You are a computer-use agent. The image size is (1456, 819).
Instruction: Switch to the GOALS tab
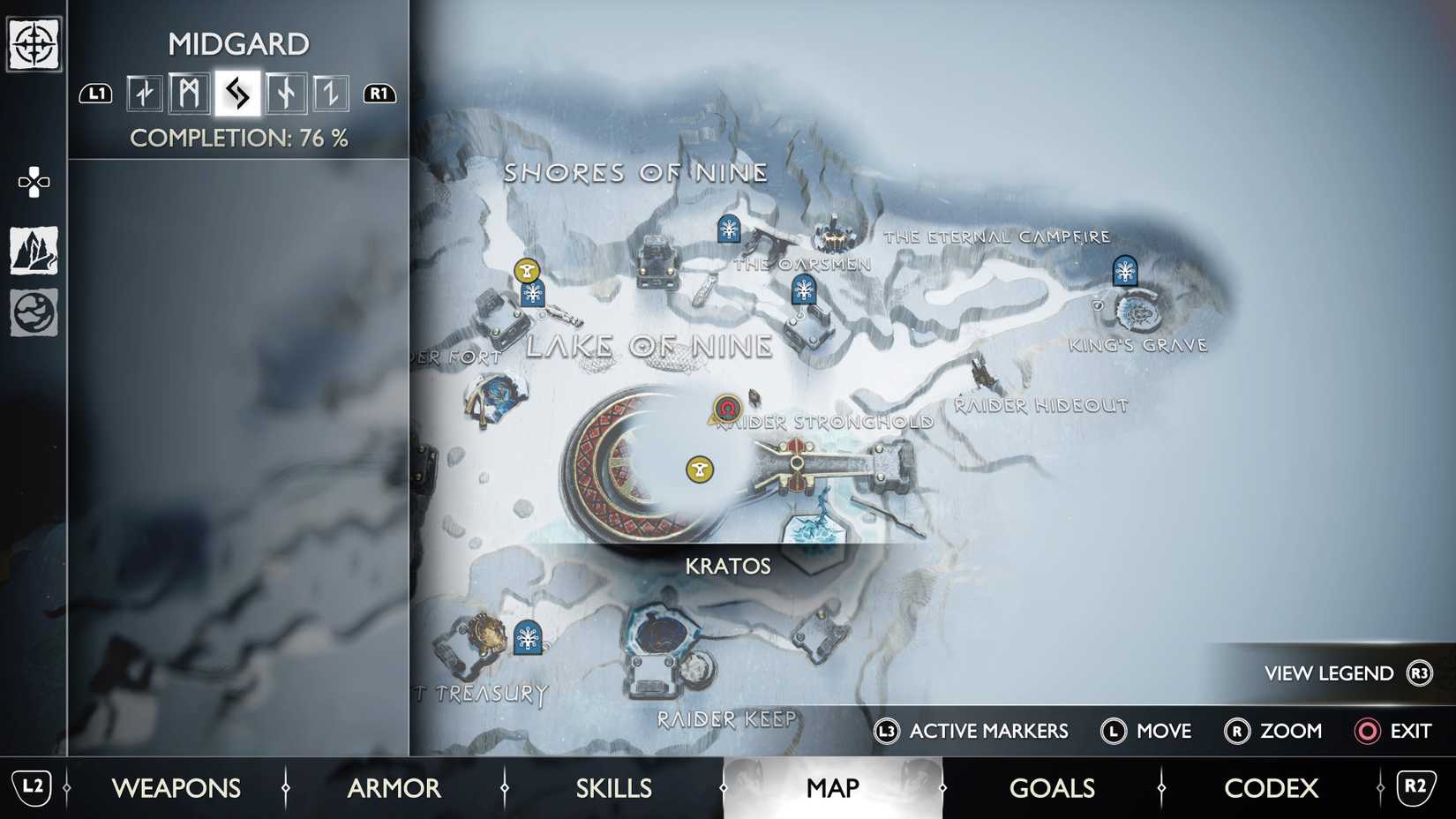(1052, 787)
